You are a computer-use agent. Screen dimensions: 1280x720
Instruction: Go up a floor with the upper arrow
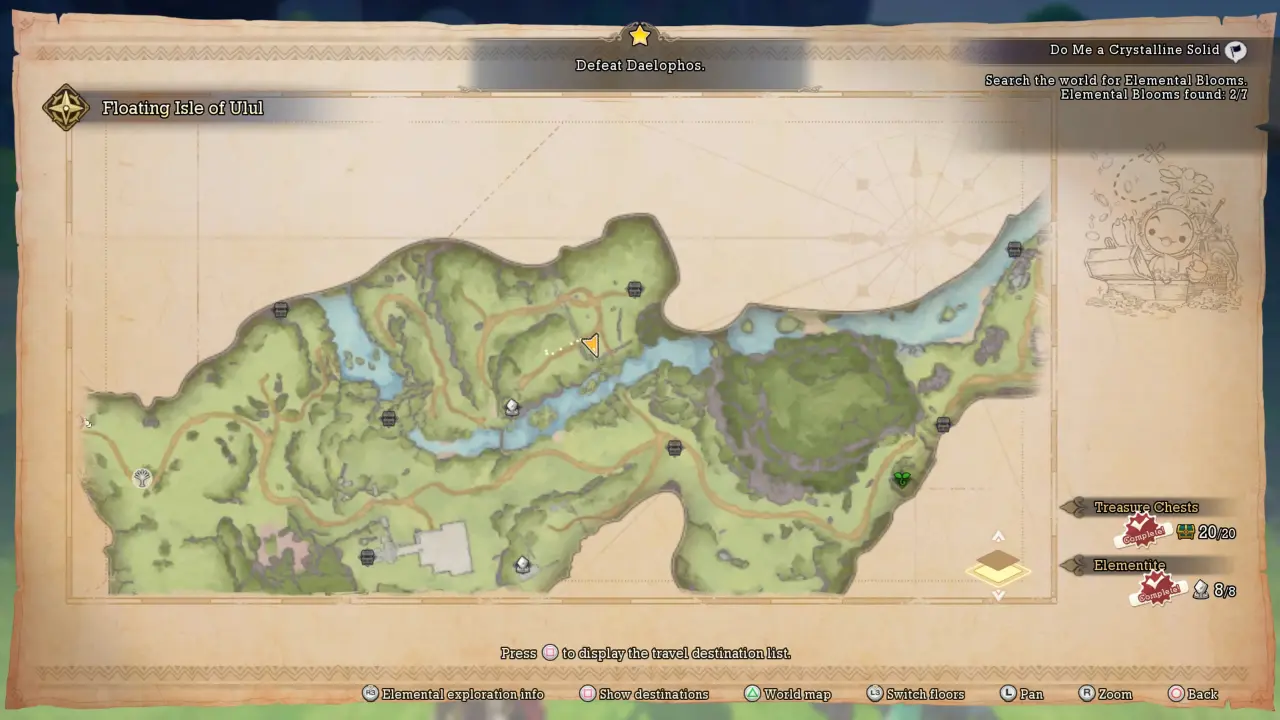998,537
